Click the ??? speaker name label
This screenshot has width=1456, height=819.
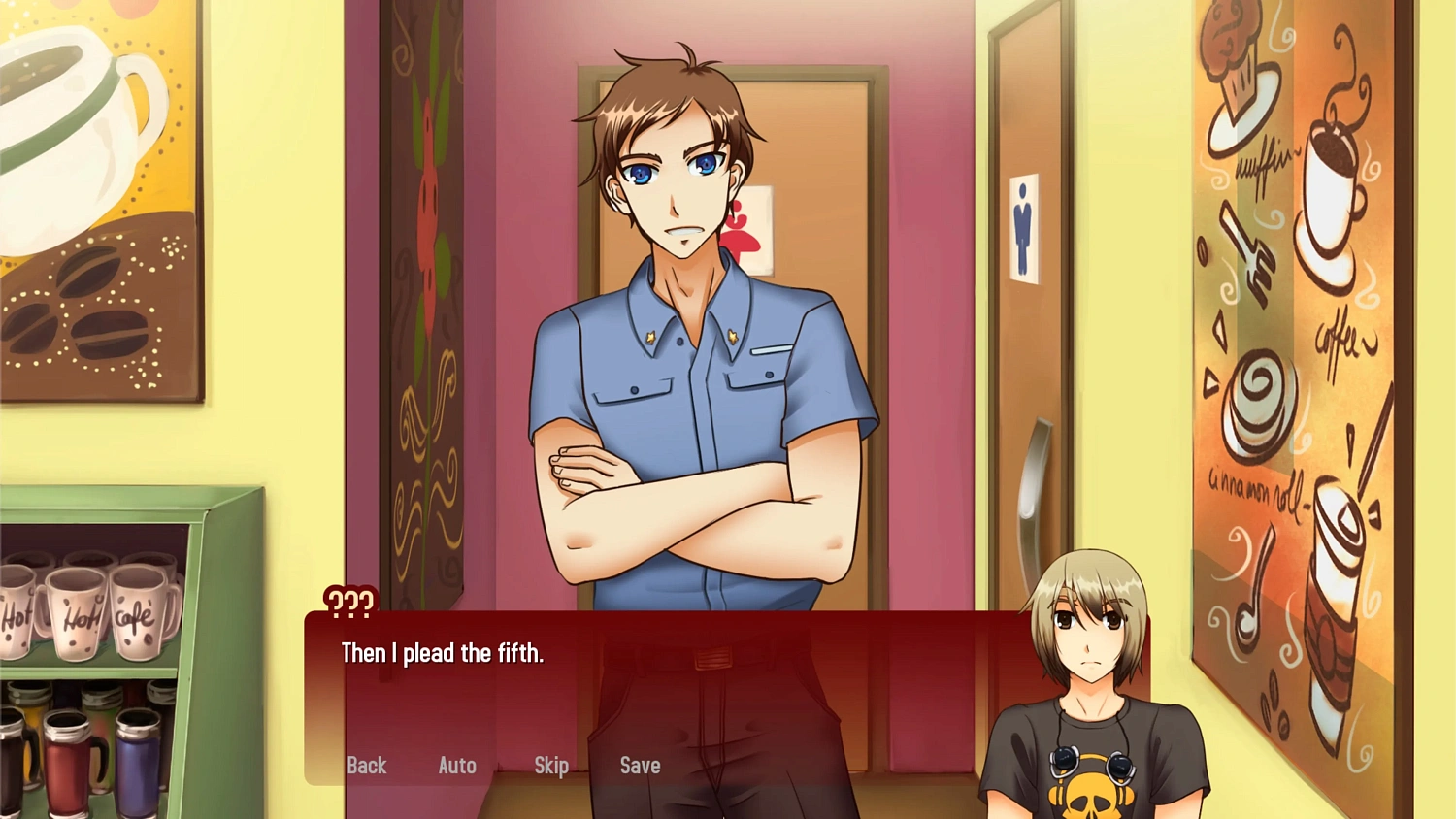(348, 602)
